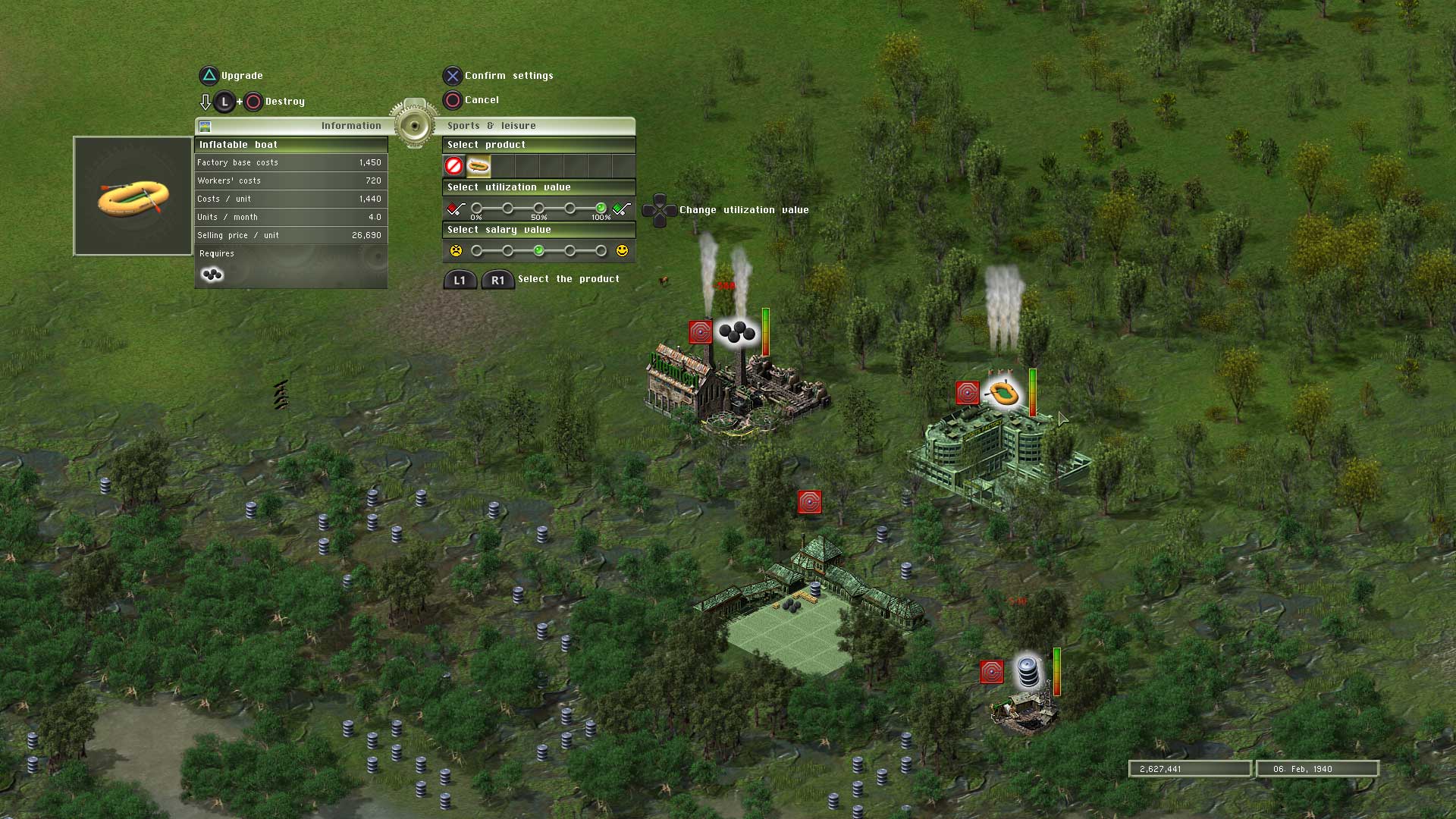
Task: Select the inflatable boat product icon
Action: 479,165
